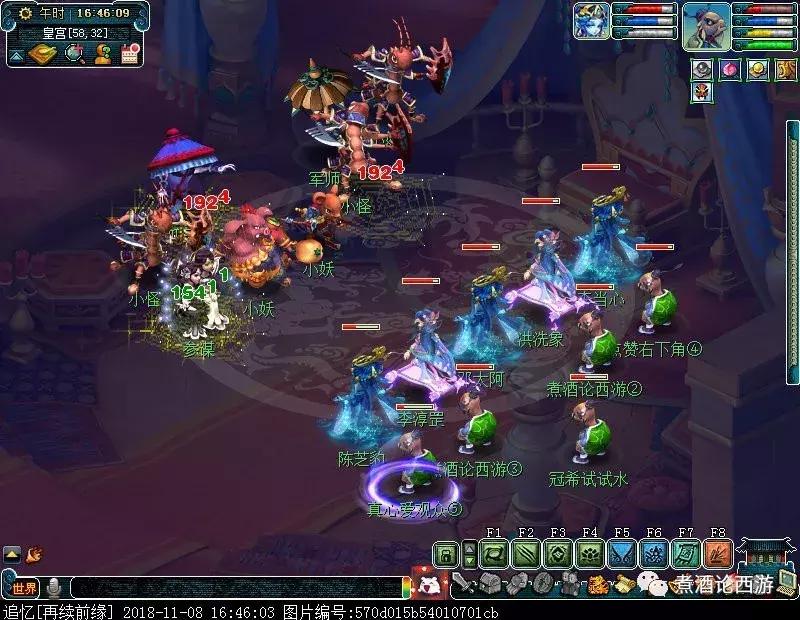The height and width of the screenshot is (620, 800).
Task: Click the pink peach buff icon
Action: click(730, 70)
